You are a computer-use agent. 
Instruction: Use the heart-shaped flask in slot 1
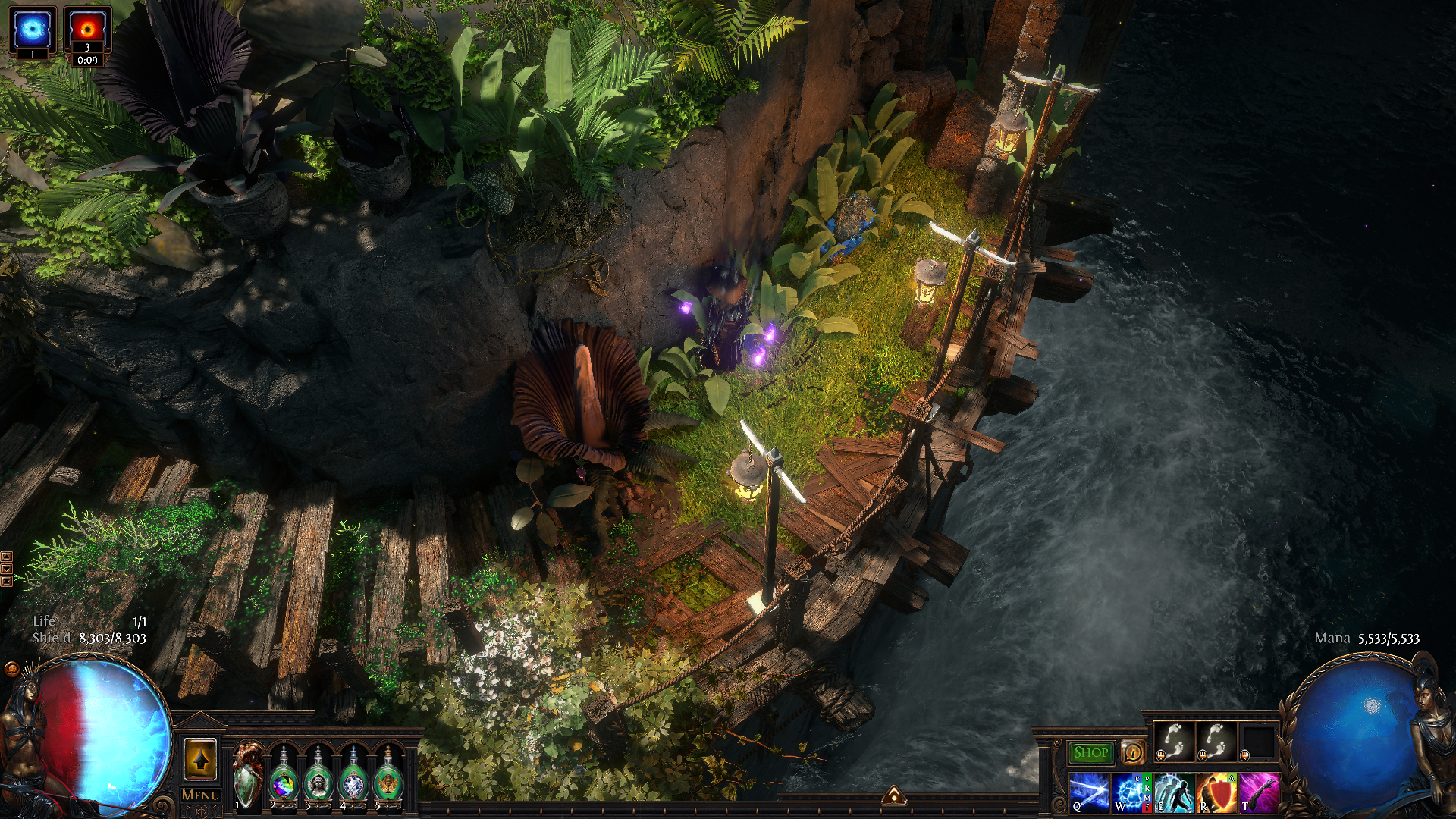[248, 775]
